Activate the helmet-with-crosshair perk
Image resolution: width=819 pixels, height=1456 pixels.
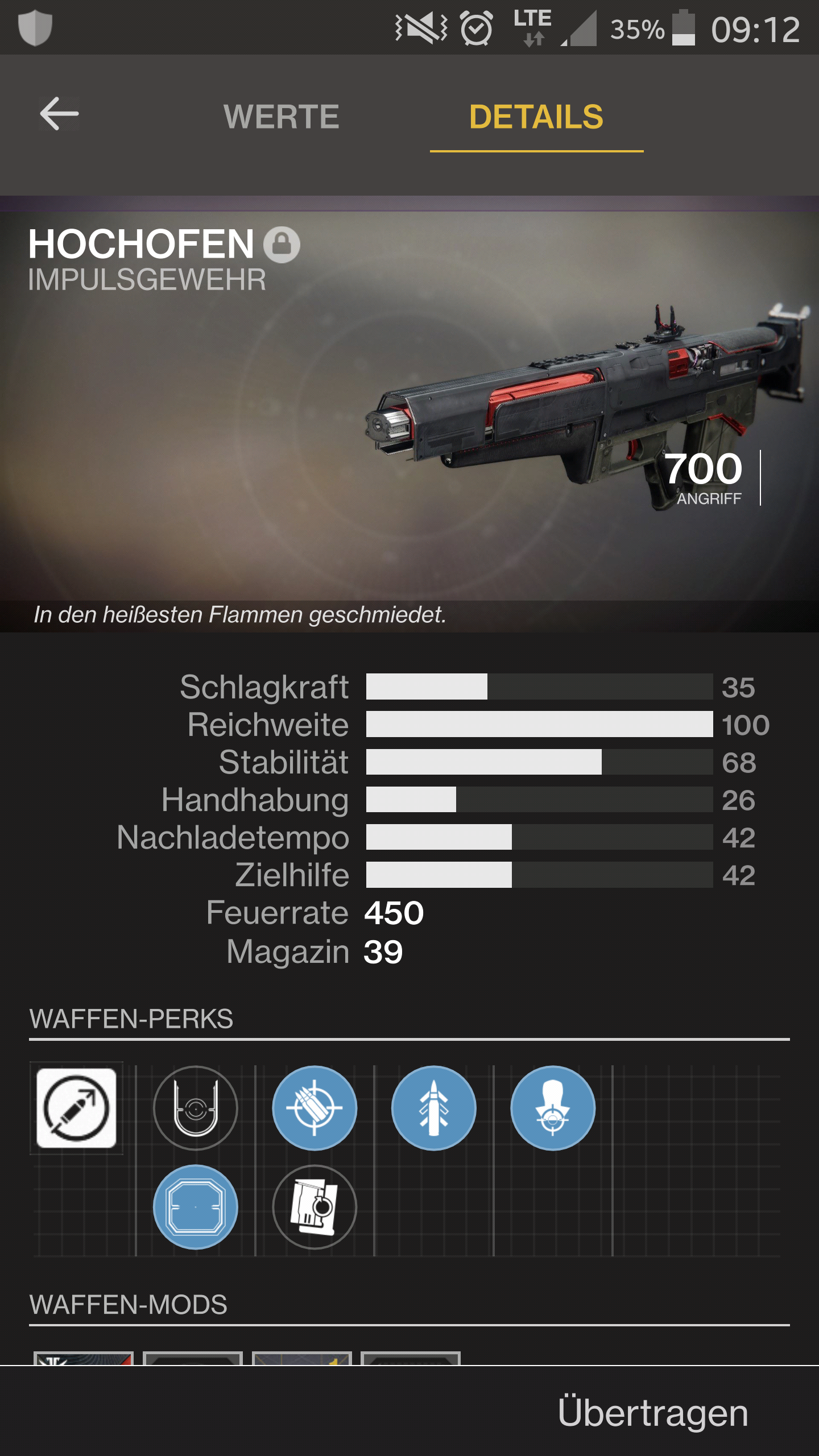coord(553,1108)
